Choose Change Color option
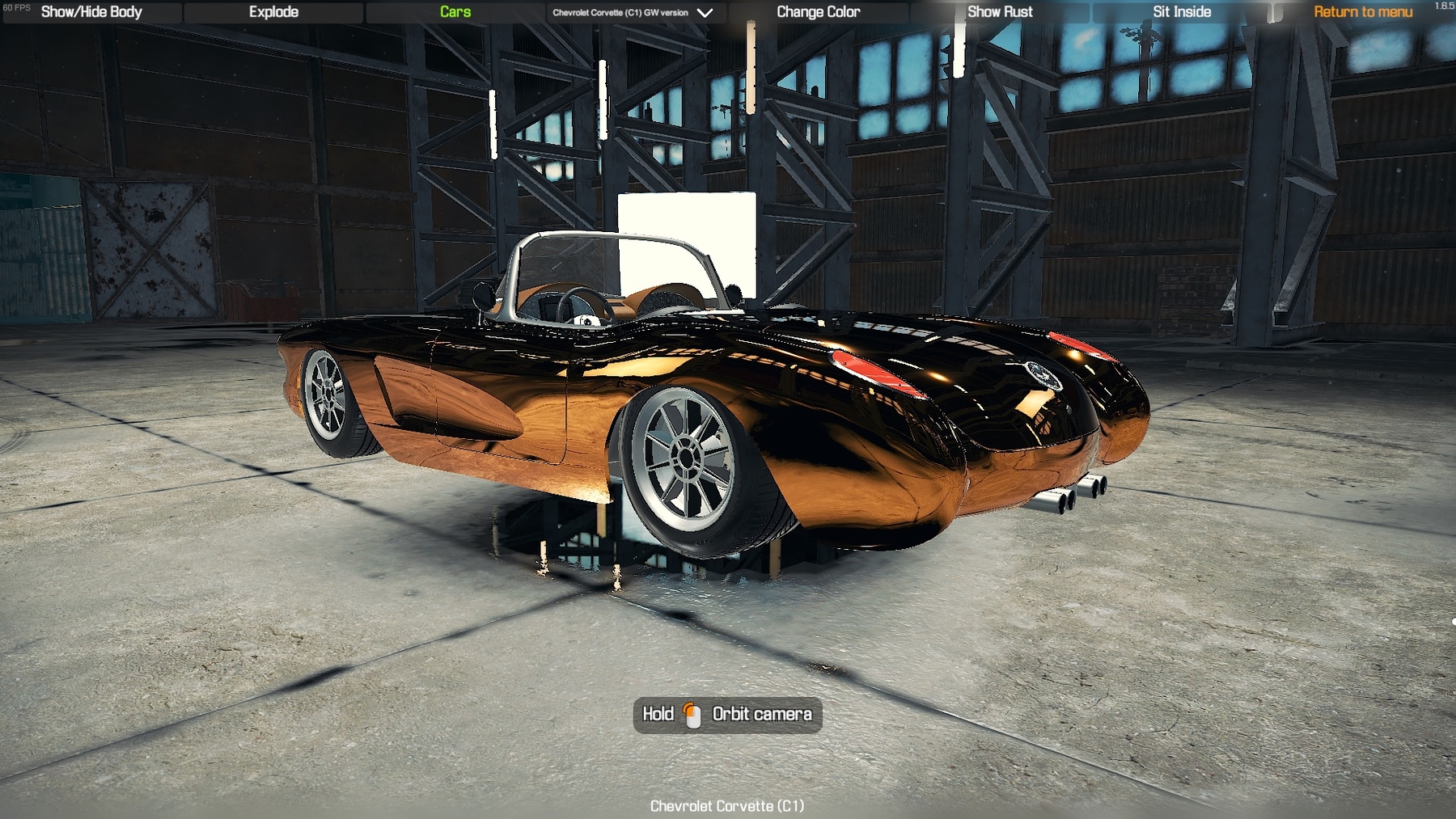 coord(818,12)
